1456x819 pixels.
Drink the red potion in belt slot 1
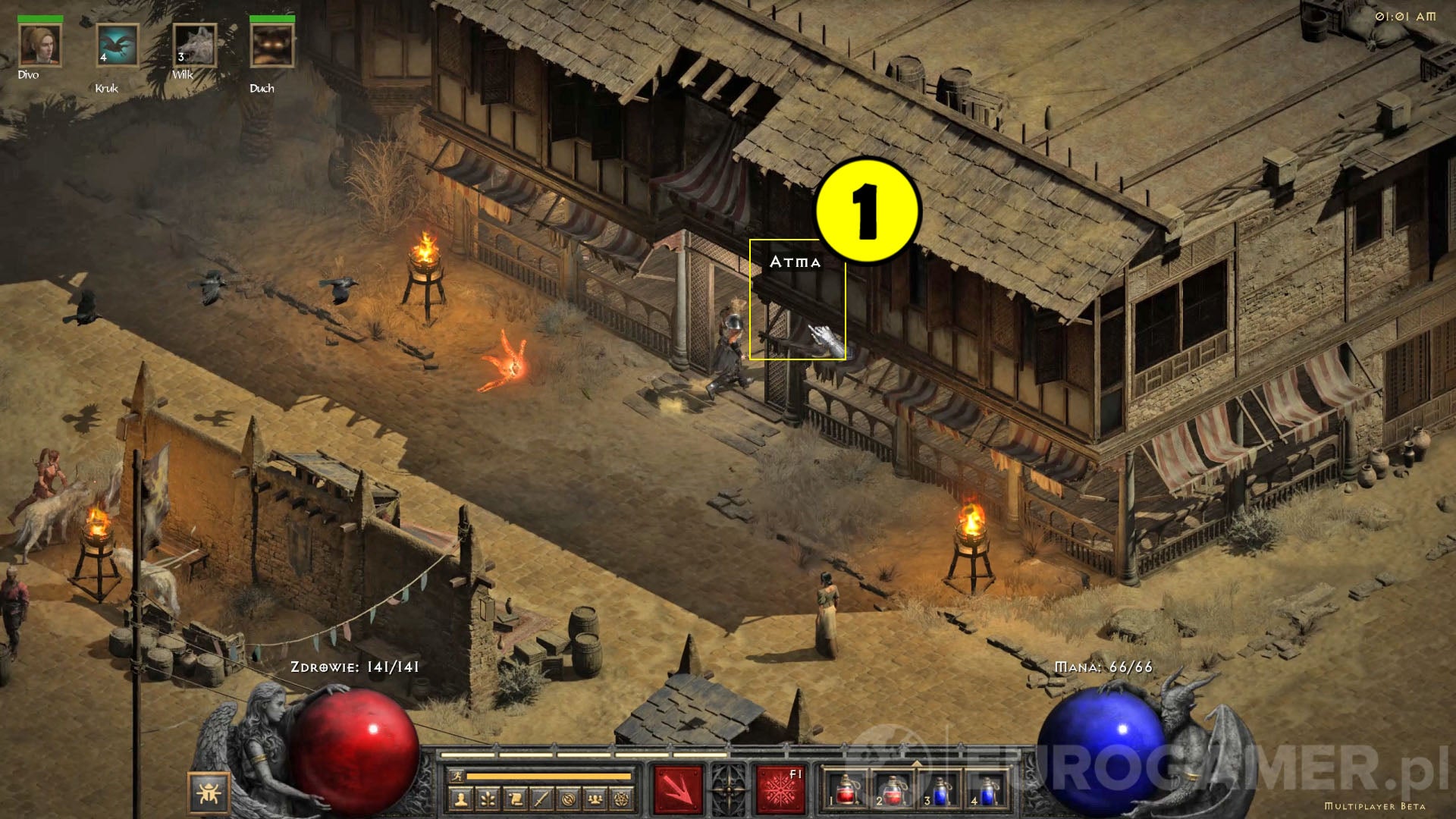tap(846, 792)
